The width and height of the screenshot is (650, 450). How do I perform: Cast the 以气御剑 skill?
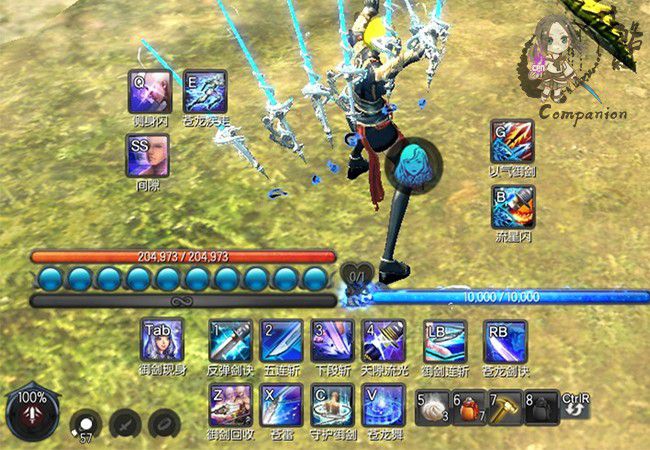(512, 142)
